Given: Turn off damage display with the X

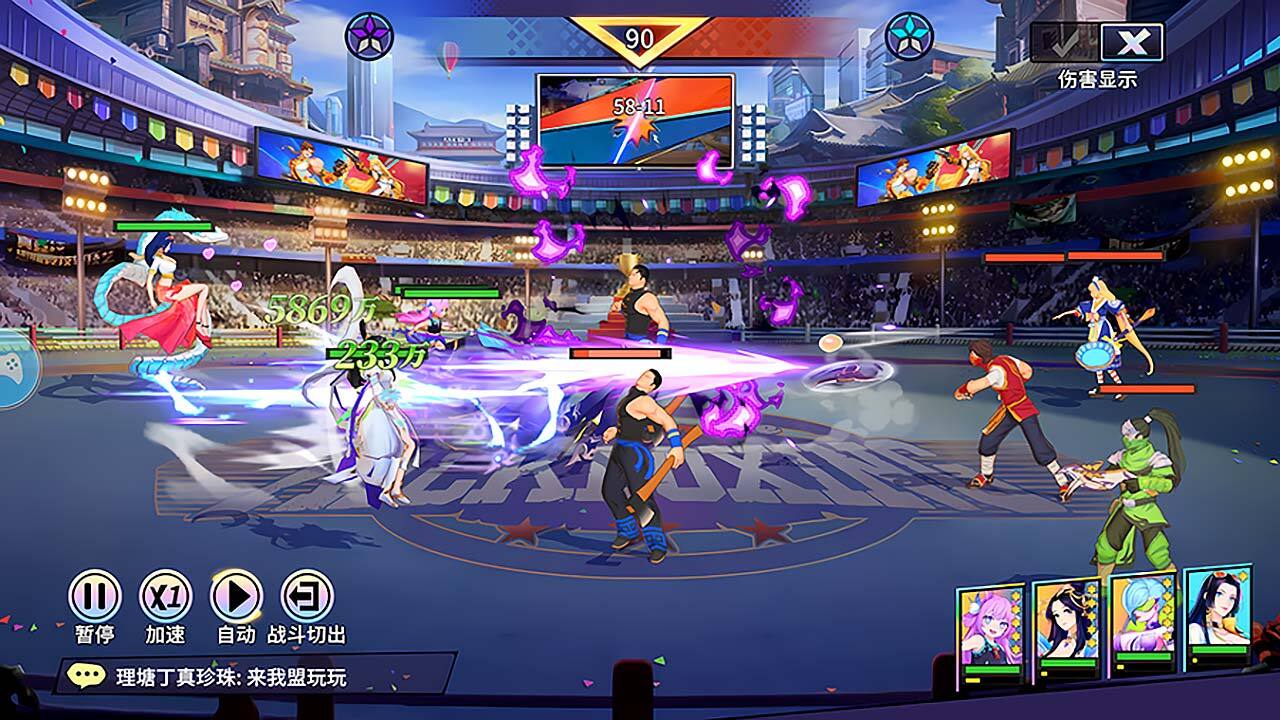Looking at the screenshot, I should pyautogui.click(x=1132, y=43).
